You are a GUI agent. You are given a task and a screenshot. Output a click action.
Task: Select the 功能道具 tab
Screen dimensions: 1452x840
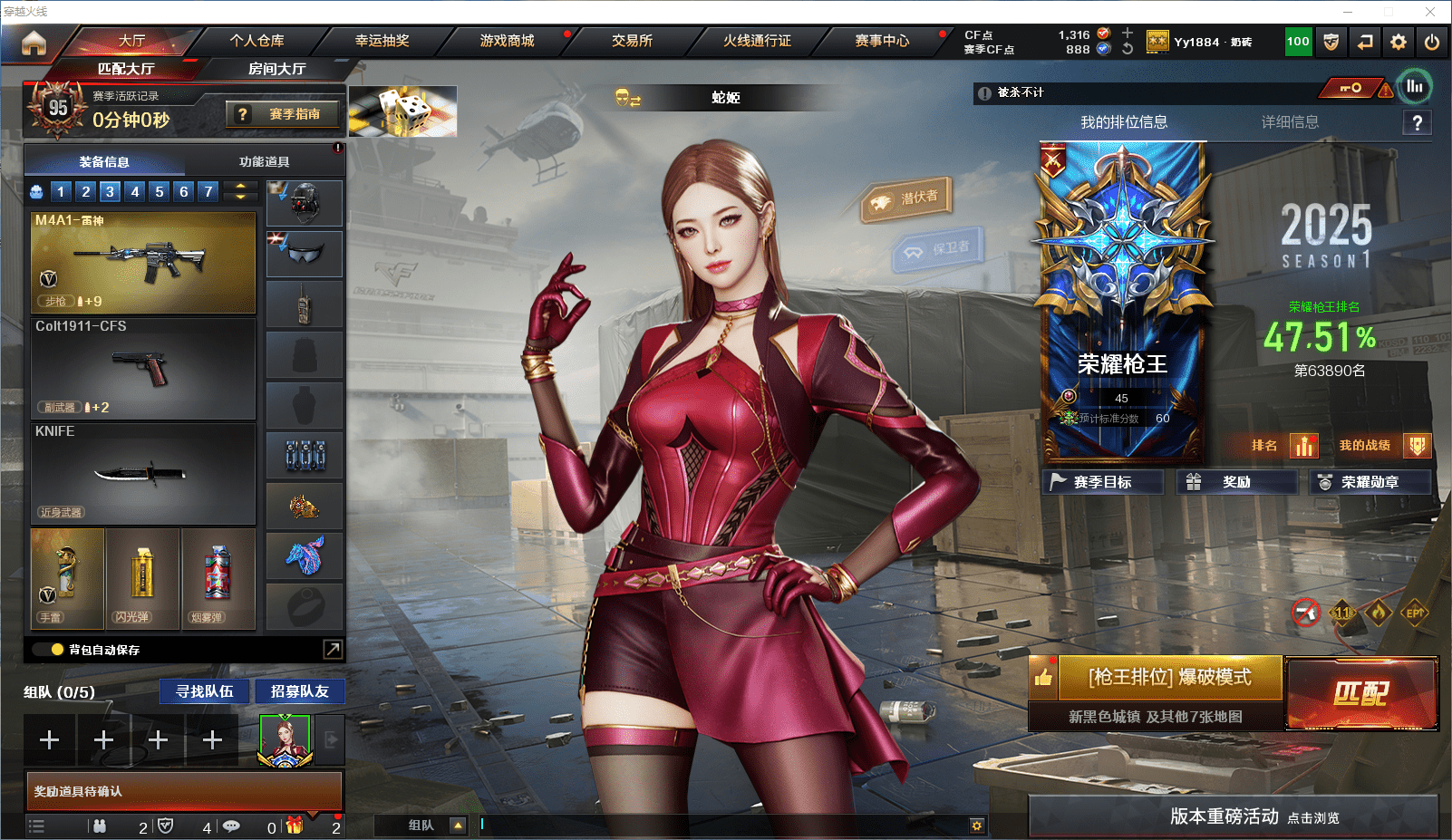(264, 162)
